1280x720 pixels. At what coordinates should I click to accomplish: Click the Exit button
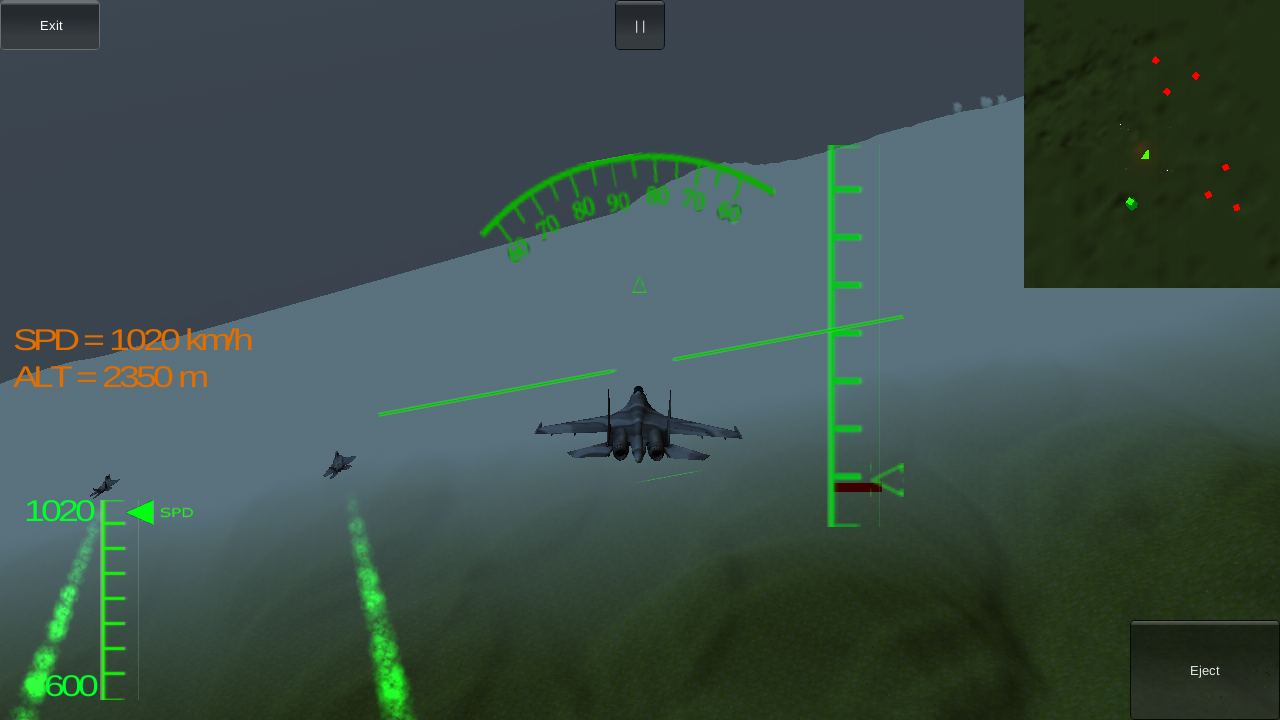coord(49,25)
